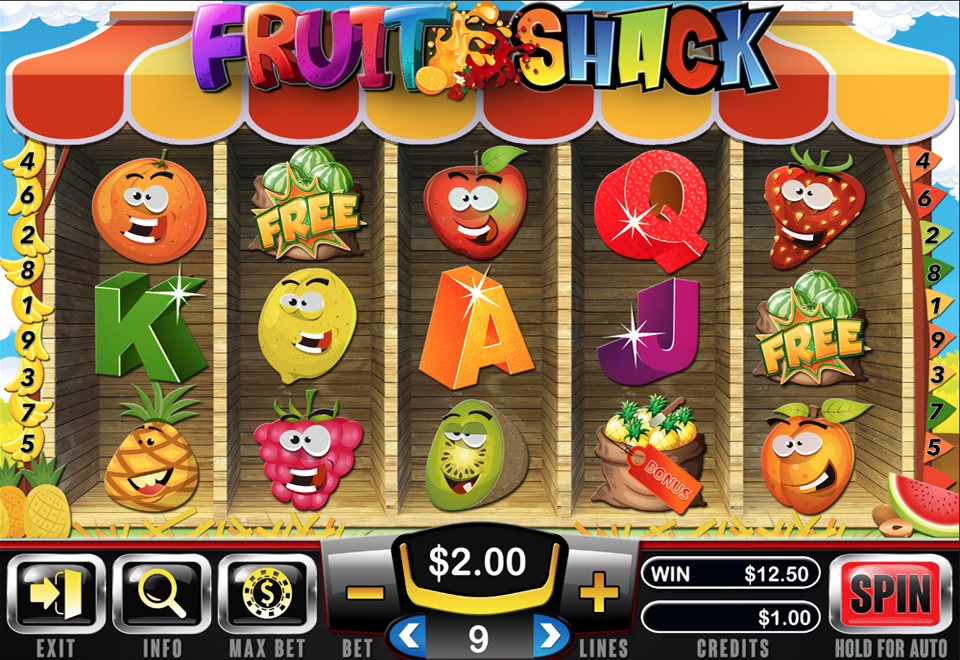The width and height of the screenshot is (960, 660).
Task: Set the MAX BET
Action: 266,594
